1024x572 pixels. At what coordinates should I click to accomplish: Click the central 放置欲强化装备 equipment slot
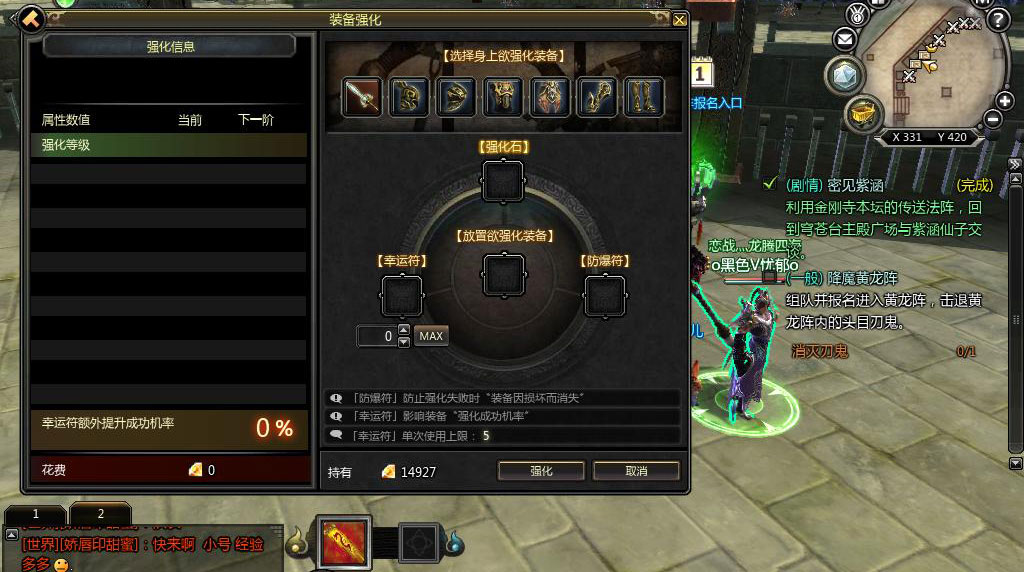tap(503, 274)
